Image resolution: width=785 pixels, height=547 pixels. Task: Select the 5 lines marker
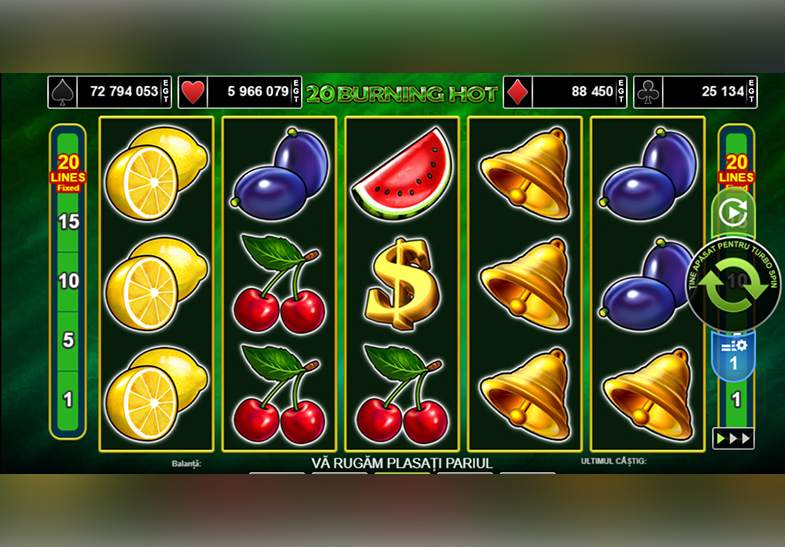(x=68, y=340)
